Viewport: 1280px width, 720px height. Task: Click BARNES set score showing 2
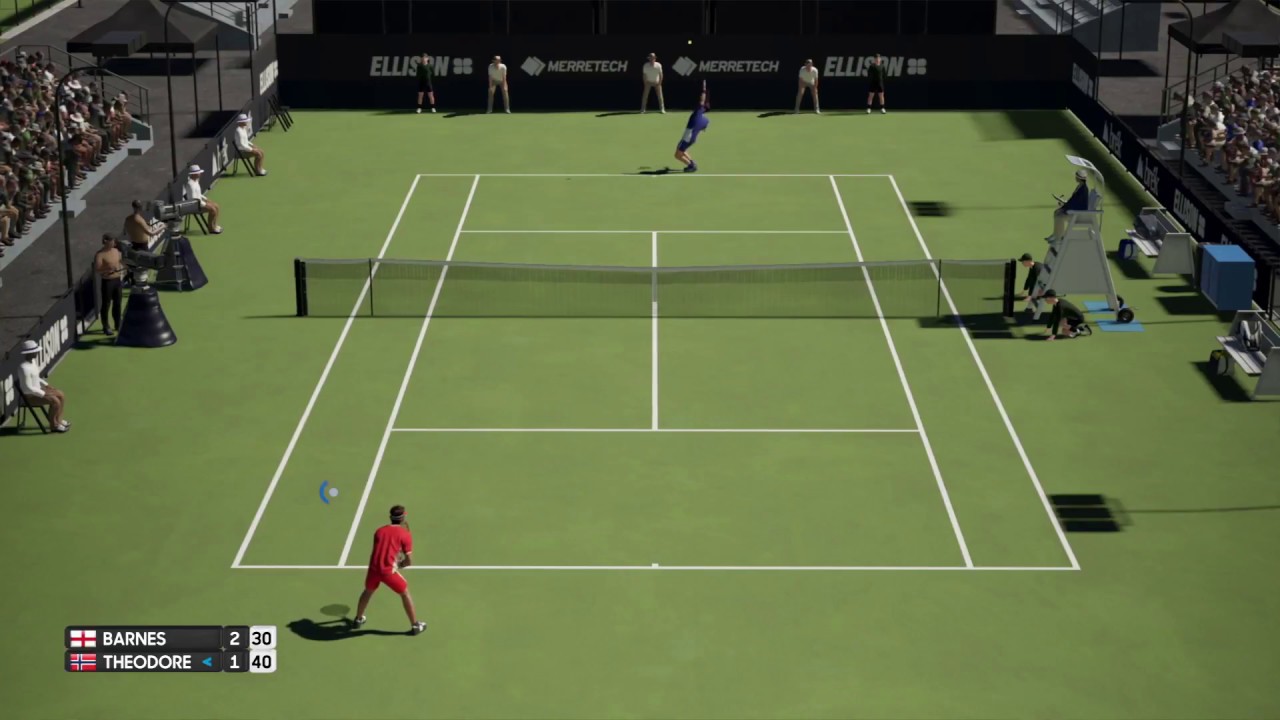[x=234, y=638]
